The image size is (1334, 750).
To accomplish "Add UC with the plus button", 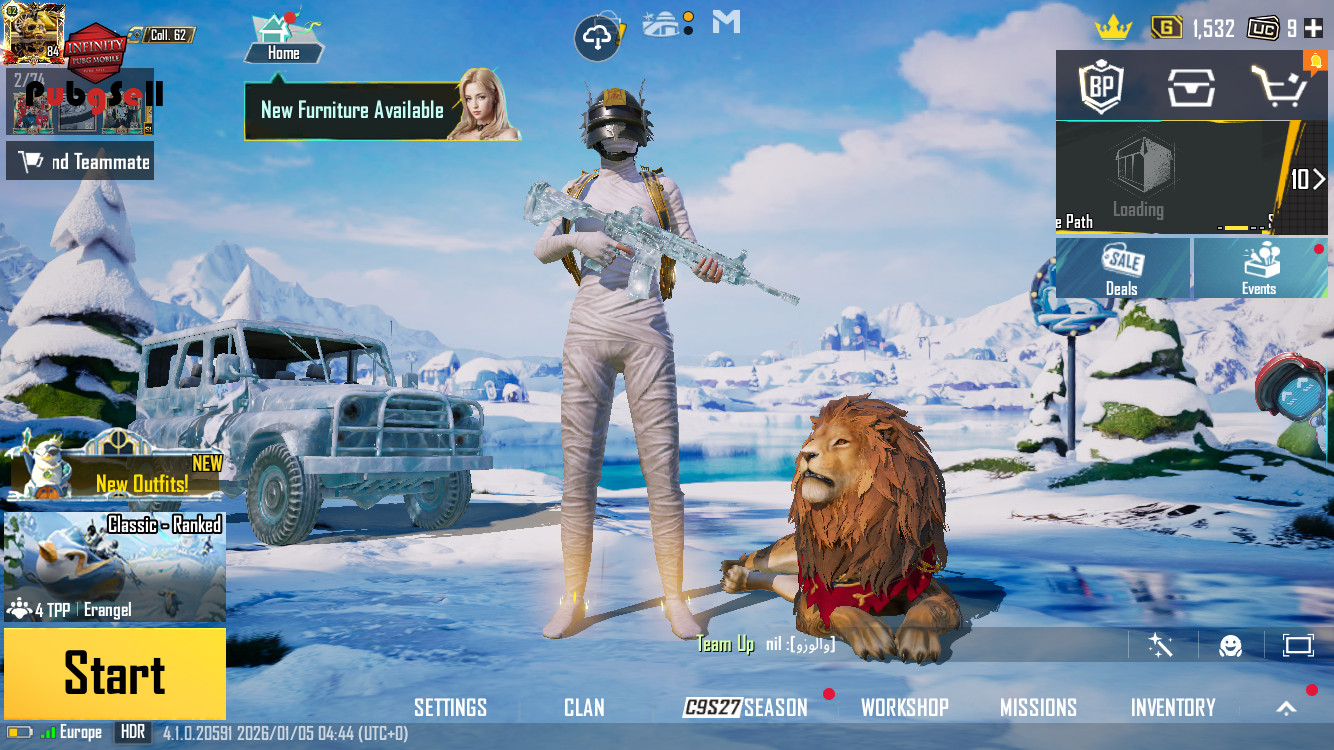I will pyautogui.click(x=1313, y=28).
